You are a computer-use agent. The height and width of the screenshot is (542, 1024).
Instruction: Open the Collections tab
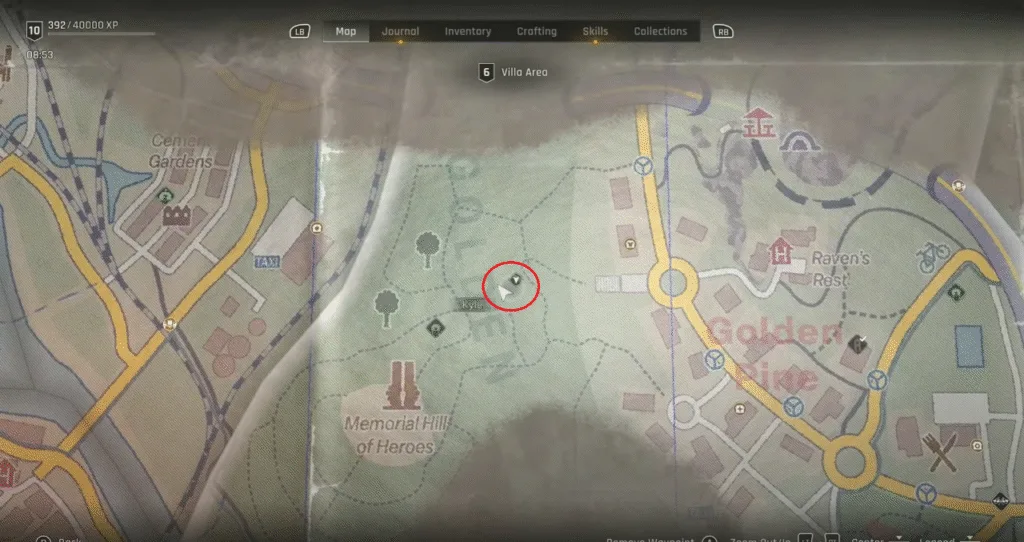pos(660,31)
